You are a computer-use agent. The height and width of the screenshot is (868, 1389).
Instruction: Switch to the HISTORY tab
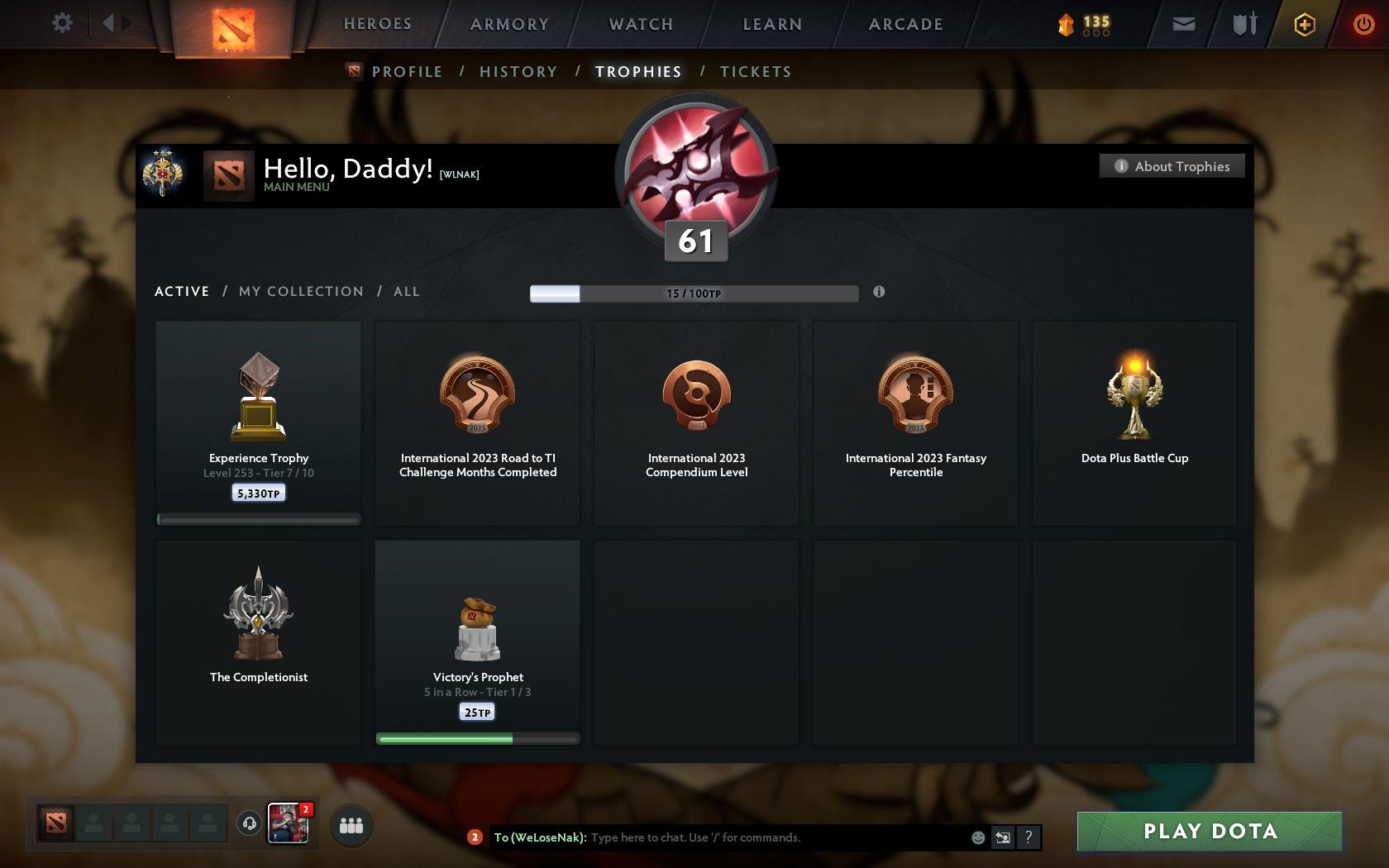pos(518,72)
